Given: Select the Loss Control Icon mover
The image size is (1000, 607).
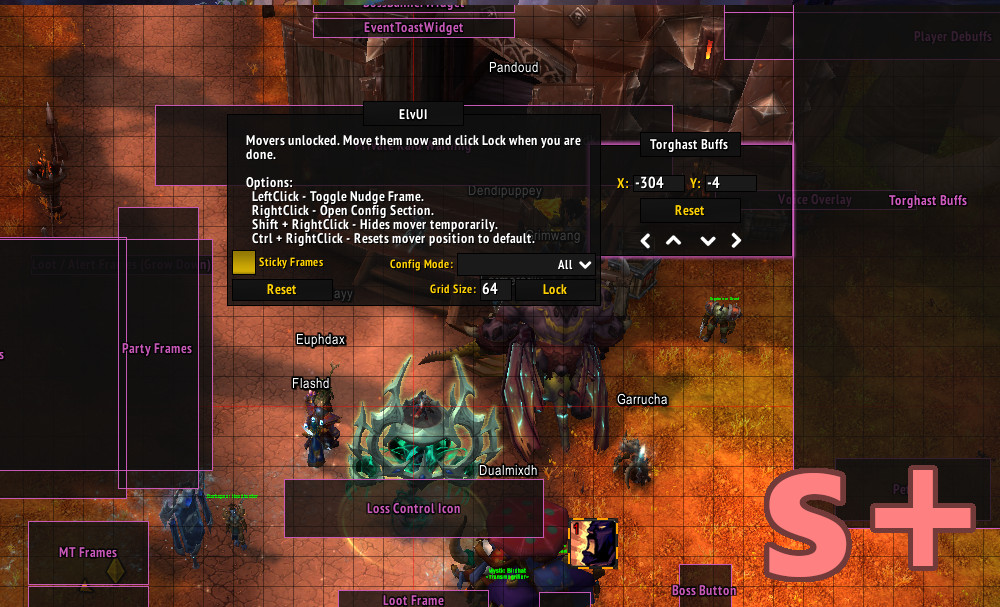Looking at the screenshot, I should (414, 509).
